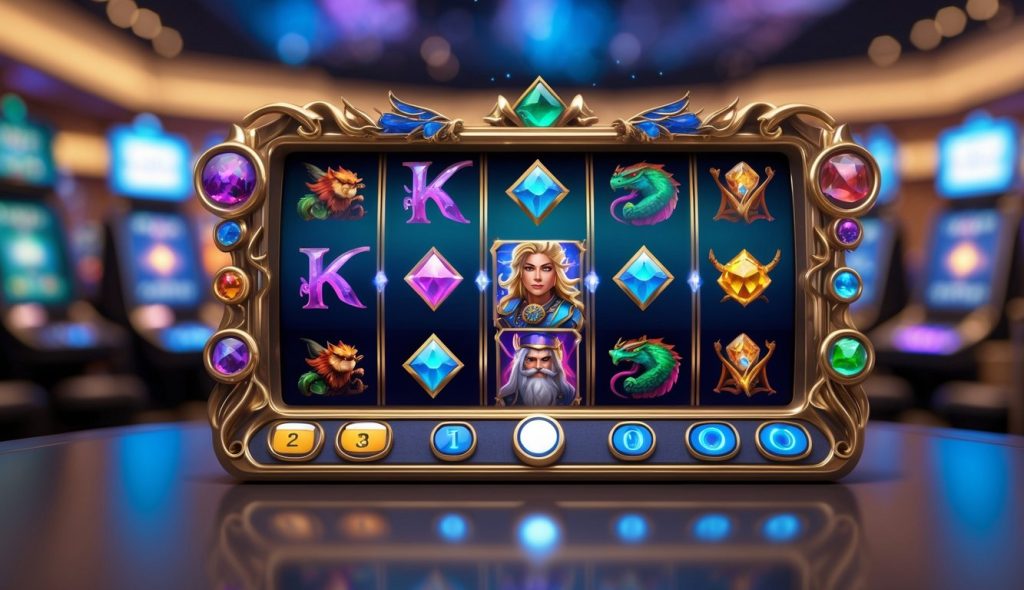
Task: Select the yellow button labeled 3
Action: click(363, 440)
